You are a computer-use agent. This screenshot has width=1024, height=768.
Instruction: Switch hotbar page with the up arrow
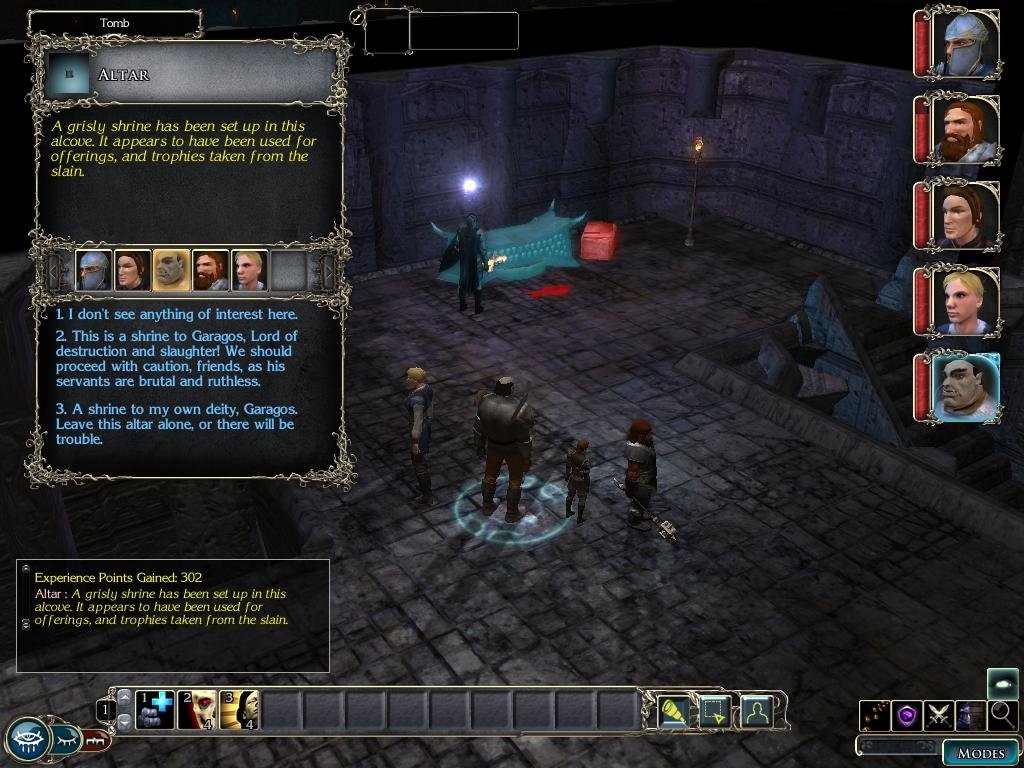(x=125, y=696)
